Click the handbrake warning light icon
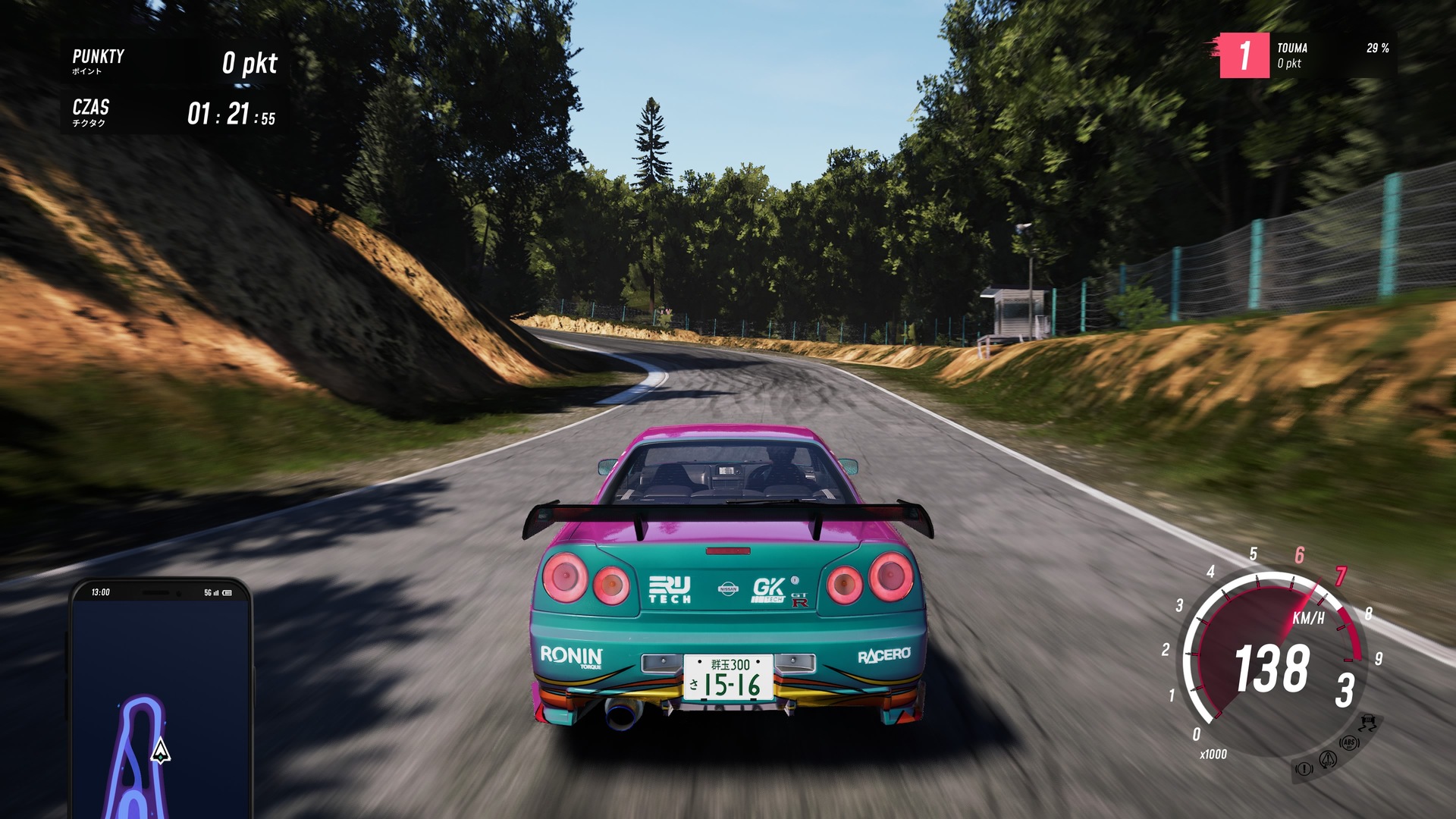Viewport: 1456px width, 819px height. point(1305,769)
